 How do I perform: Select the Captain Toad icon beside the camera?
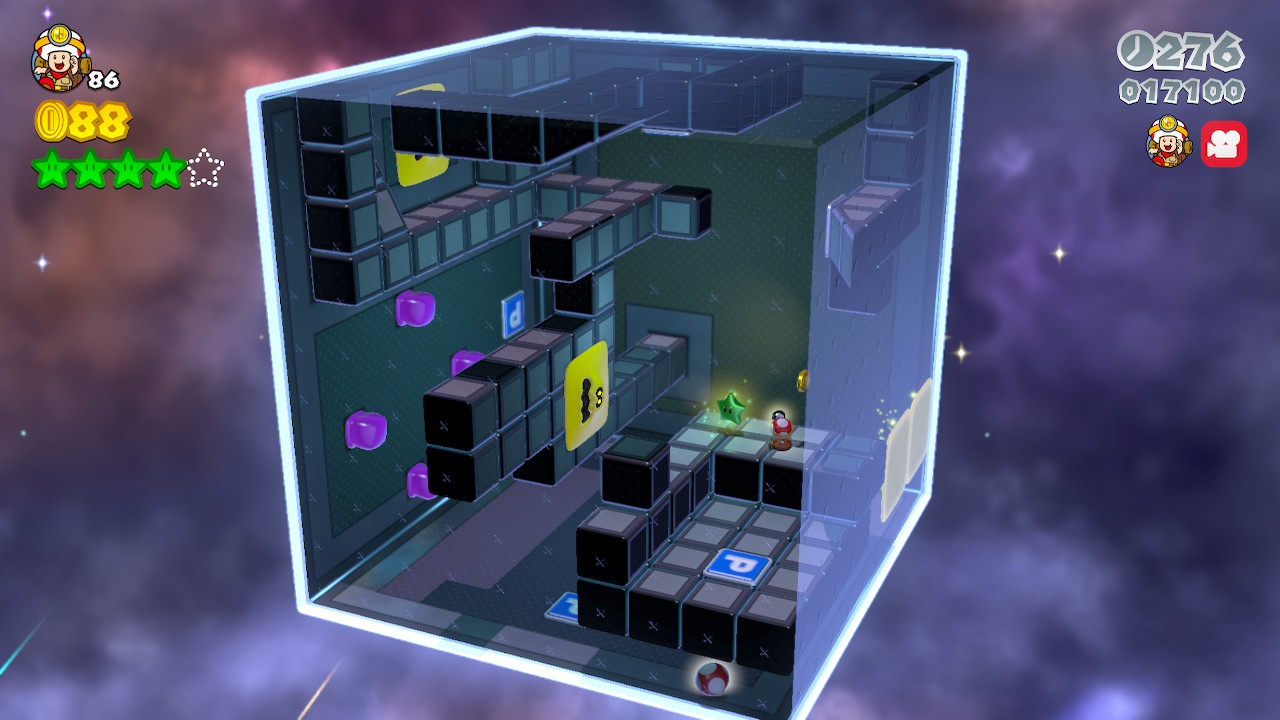coord(1168,142)
